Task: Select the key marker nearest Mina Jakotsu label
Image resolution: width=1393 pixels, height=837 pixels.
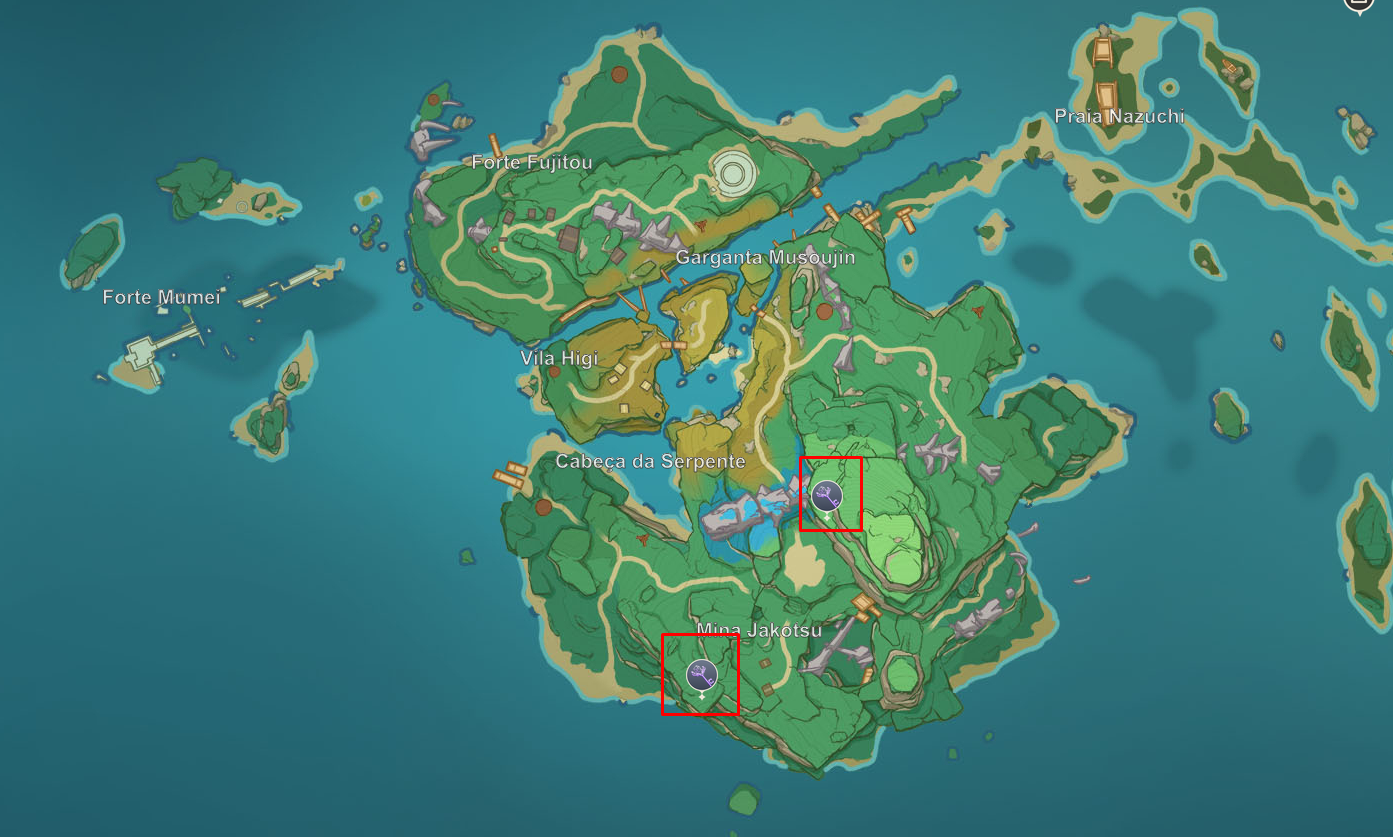Action: point(702,675)
